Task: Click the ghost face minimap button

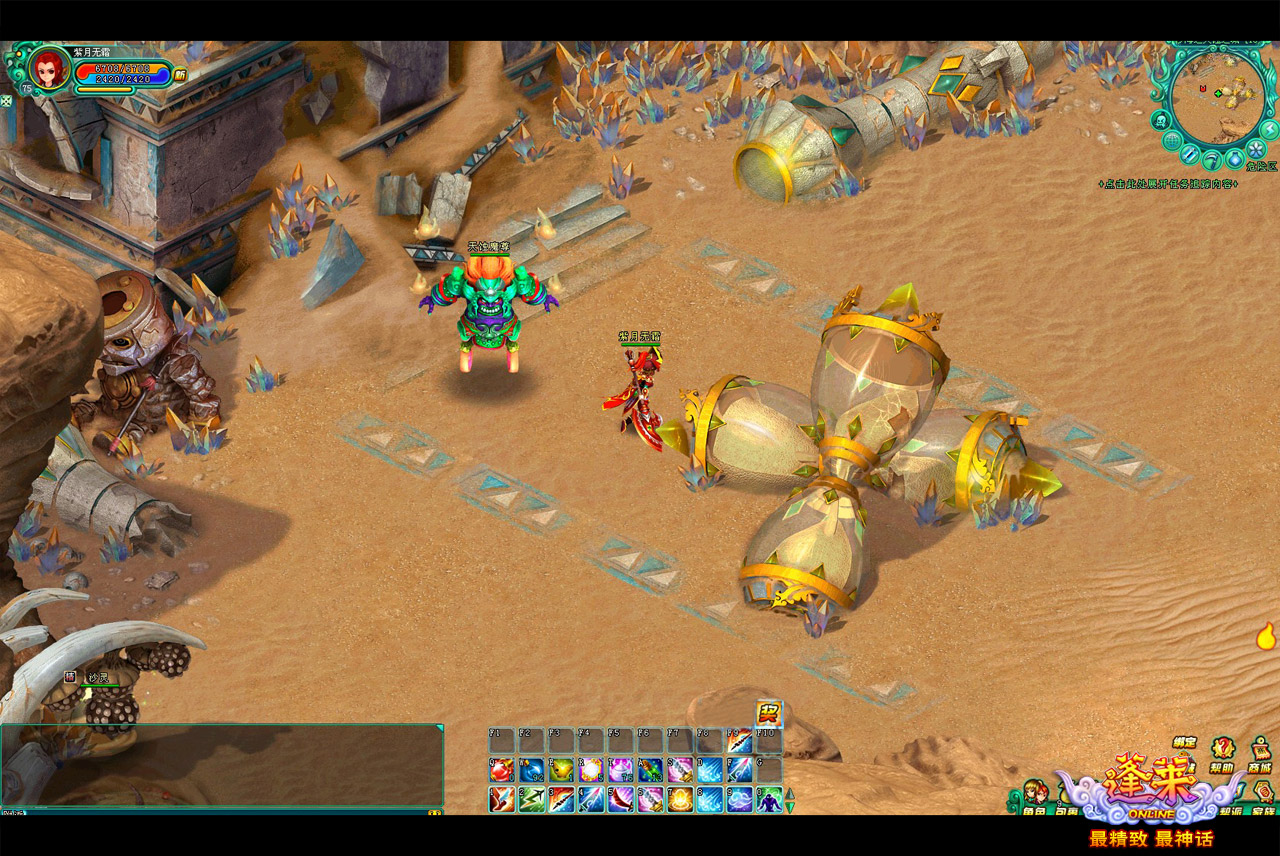Action: coord(1161,120)
